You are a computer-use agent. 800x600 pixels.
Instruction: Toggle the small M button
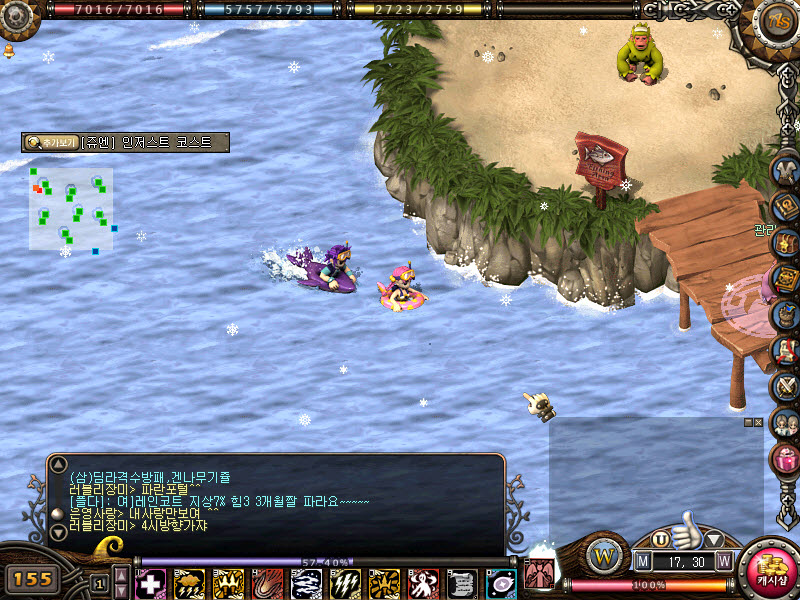coord(643,561)
